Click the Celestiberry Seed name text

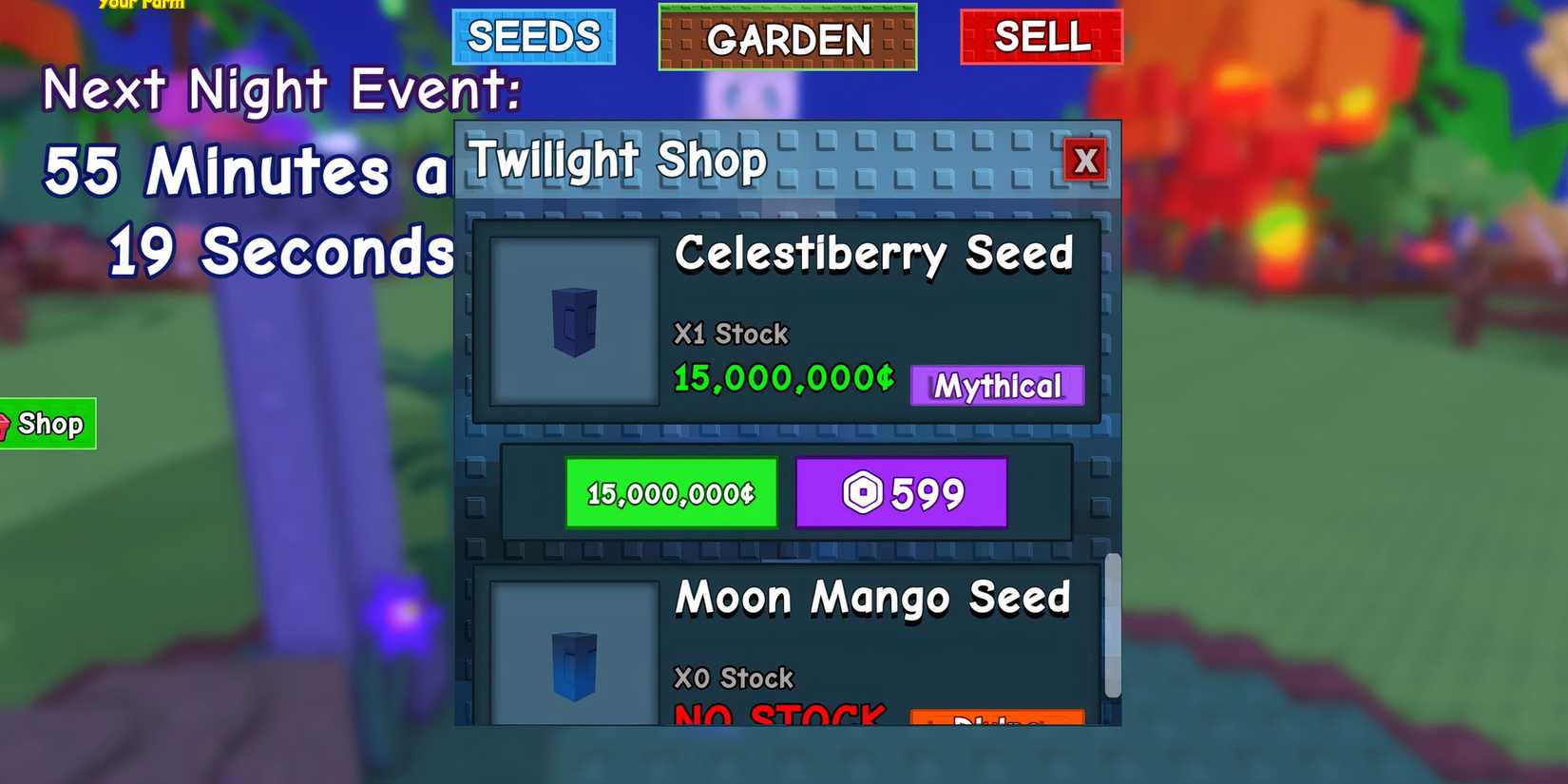pyautogui.click(x=873, y=254)
